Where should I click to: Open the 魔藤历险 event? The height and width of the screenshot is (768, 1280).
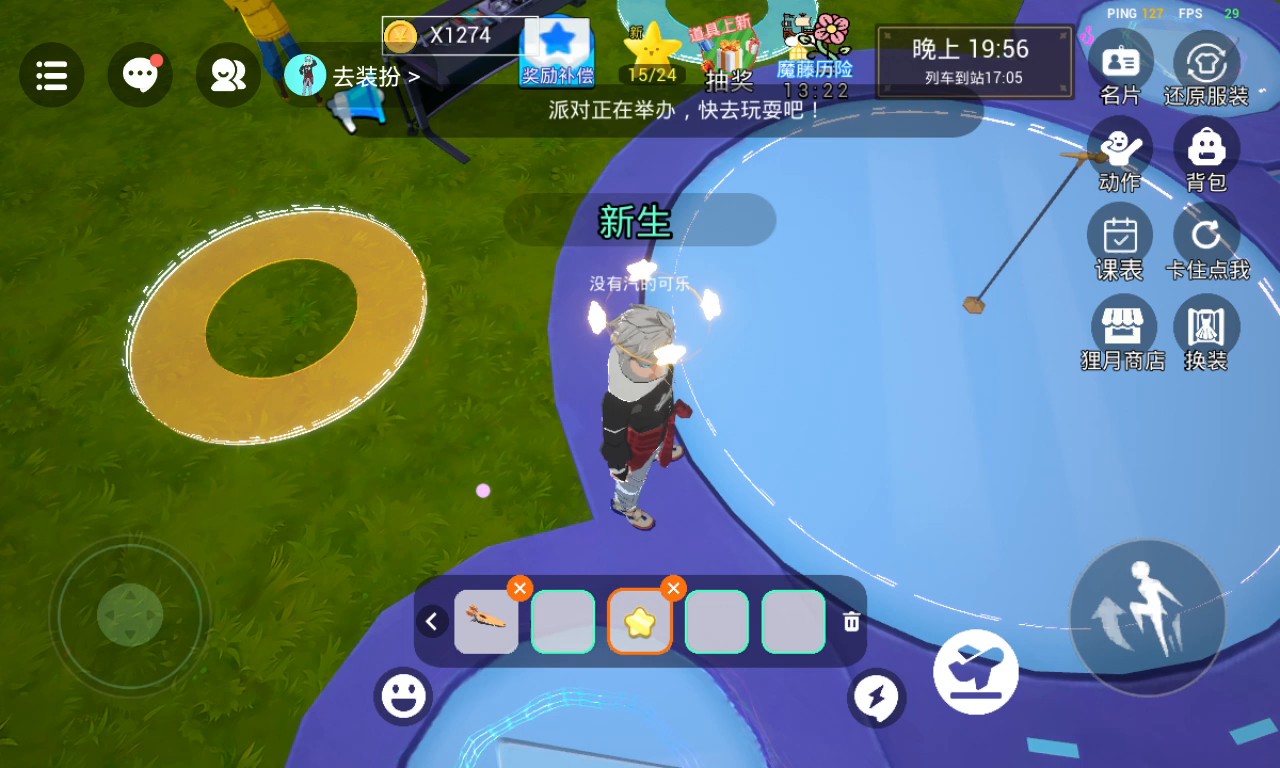(x=815, y=50)
